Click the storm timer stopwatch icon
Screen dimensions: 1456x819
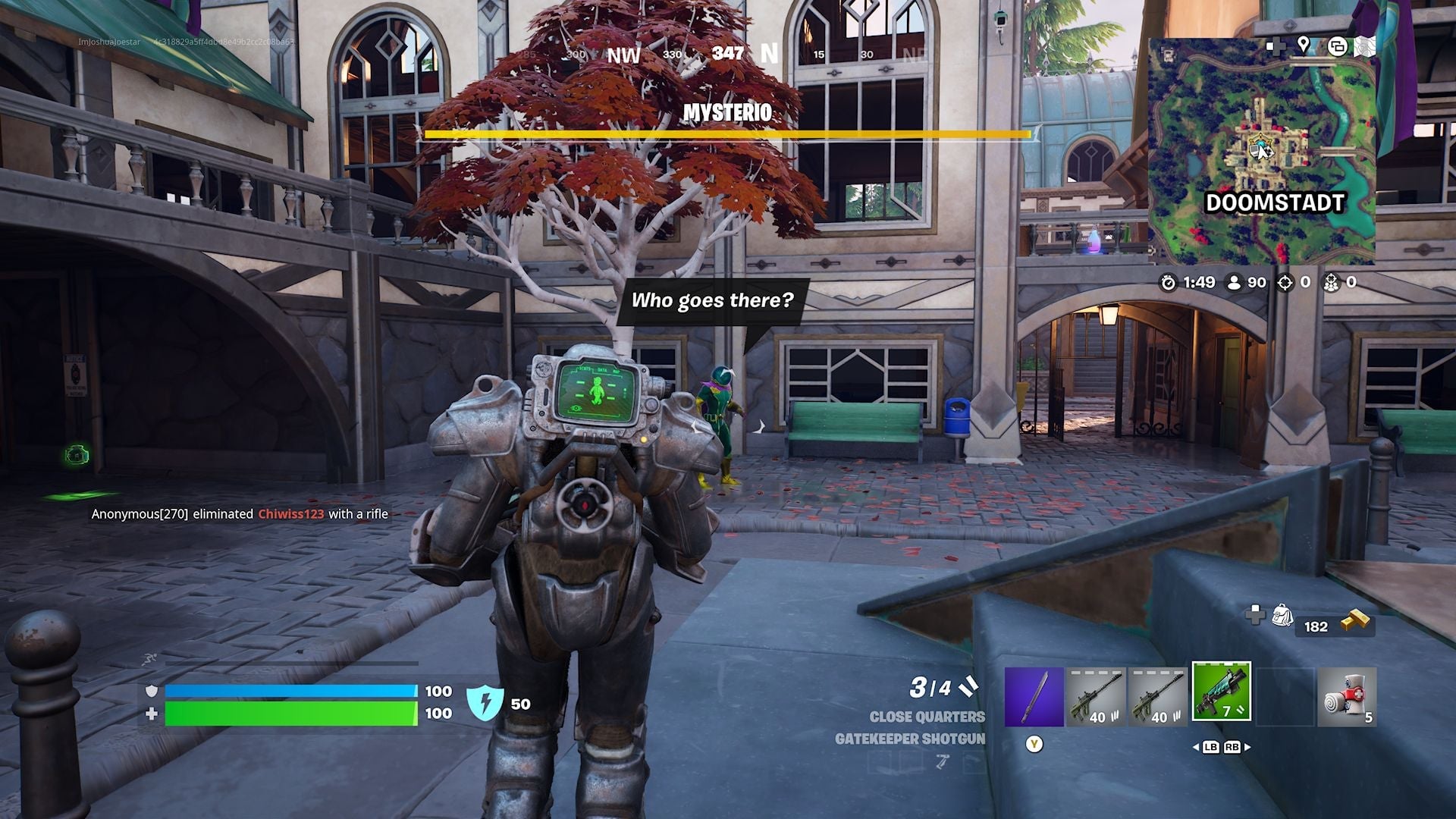[x=1167, y=283]
